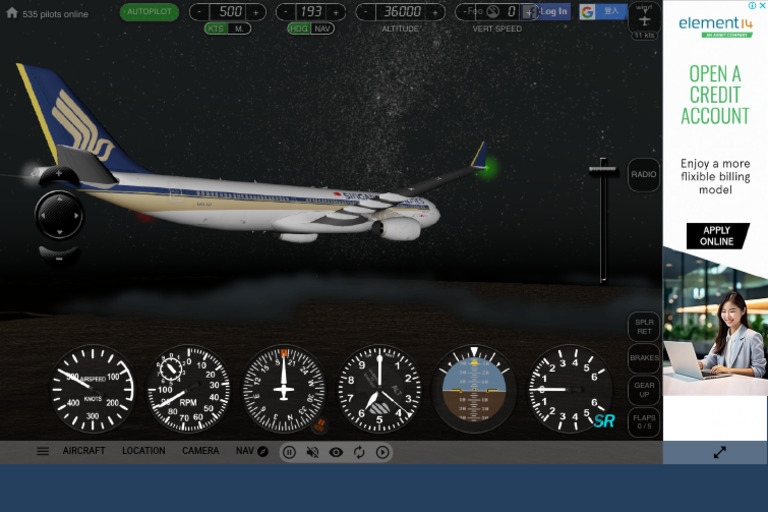
Task: Open the RADIO panel
Action: [x=643, y=175]
